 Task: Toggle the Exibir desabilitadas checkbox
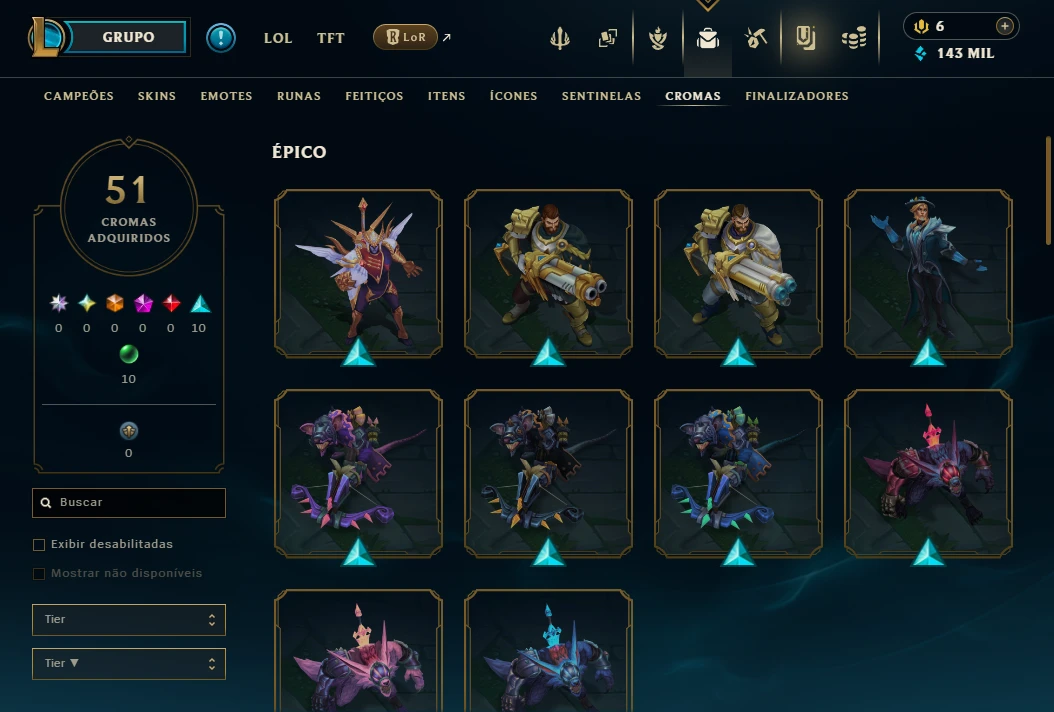coord(40,545)
